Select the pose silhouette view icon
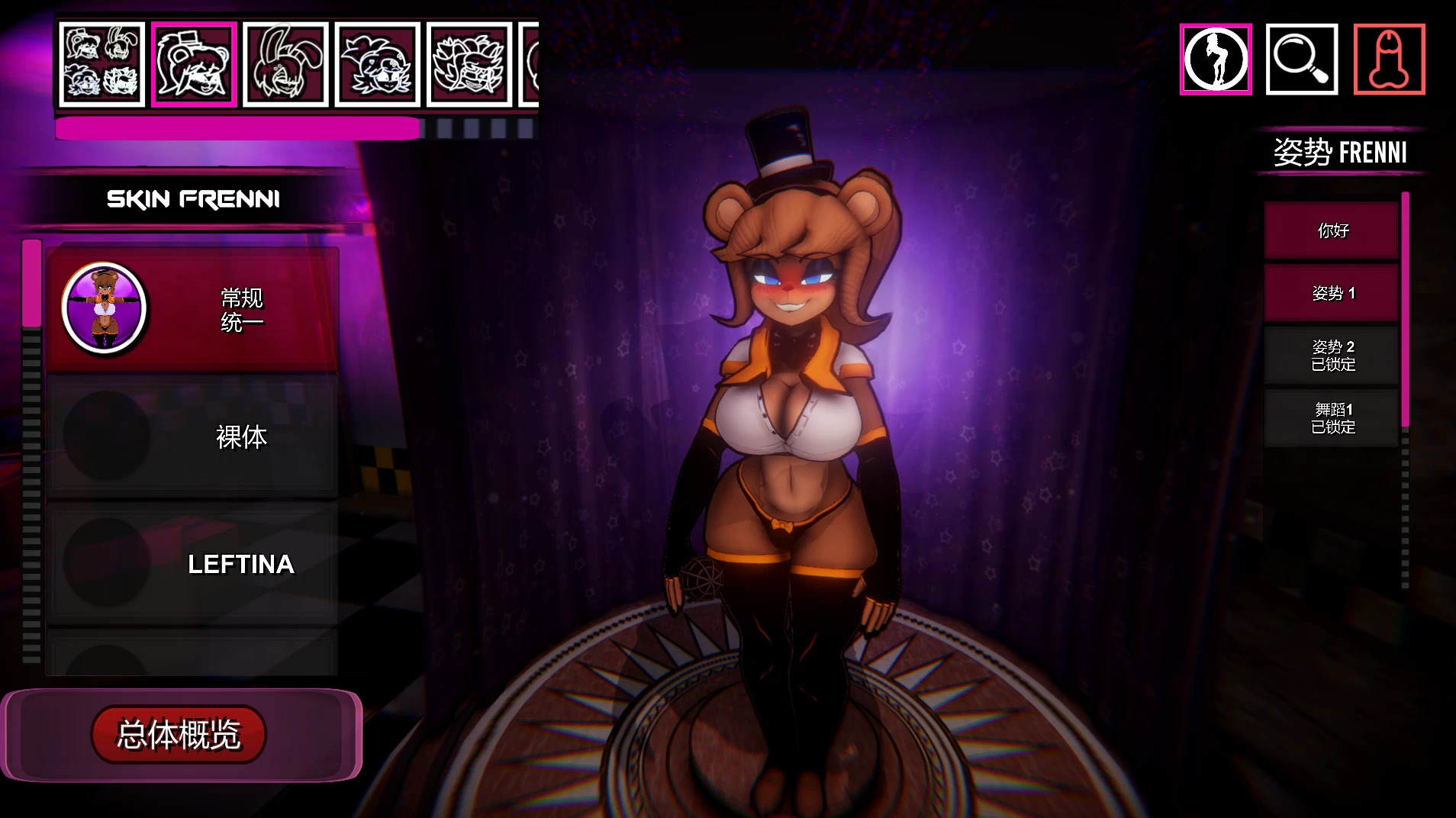Image resolution: width=1456 pixels, height=818 pixels. [1216, 58]
